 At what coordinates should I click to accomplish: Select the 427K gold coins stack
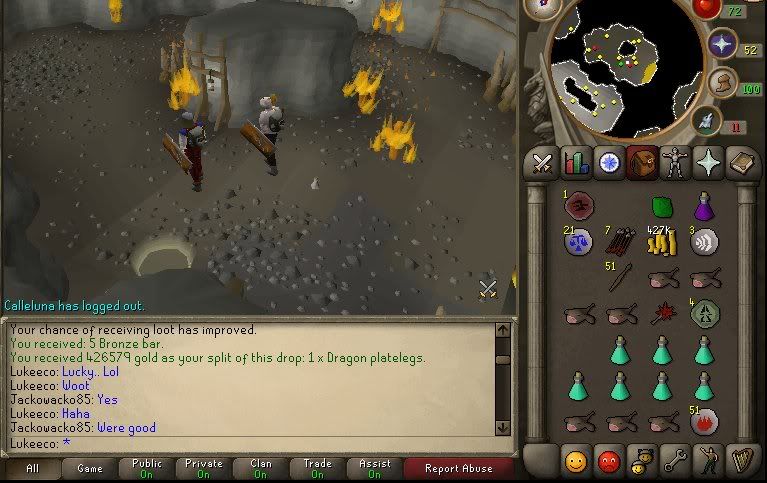[x=660, y=241]
